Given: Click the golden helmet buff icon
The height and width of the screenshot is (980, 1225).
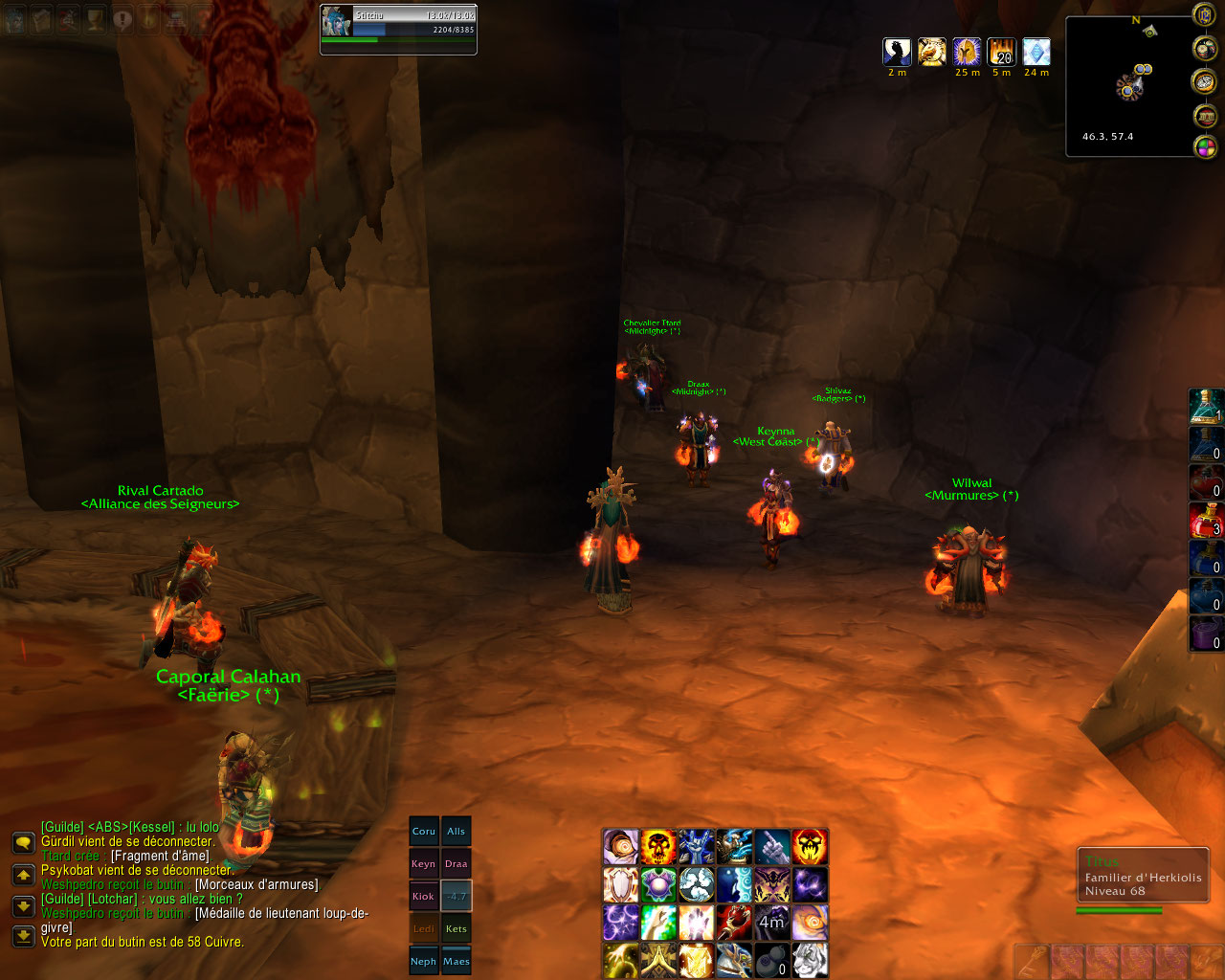Looking at the screenshot, I should 967,52.
